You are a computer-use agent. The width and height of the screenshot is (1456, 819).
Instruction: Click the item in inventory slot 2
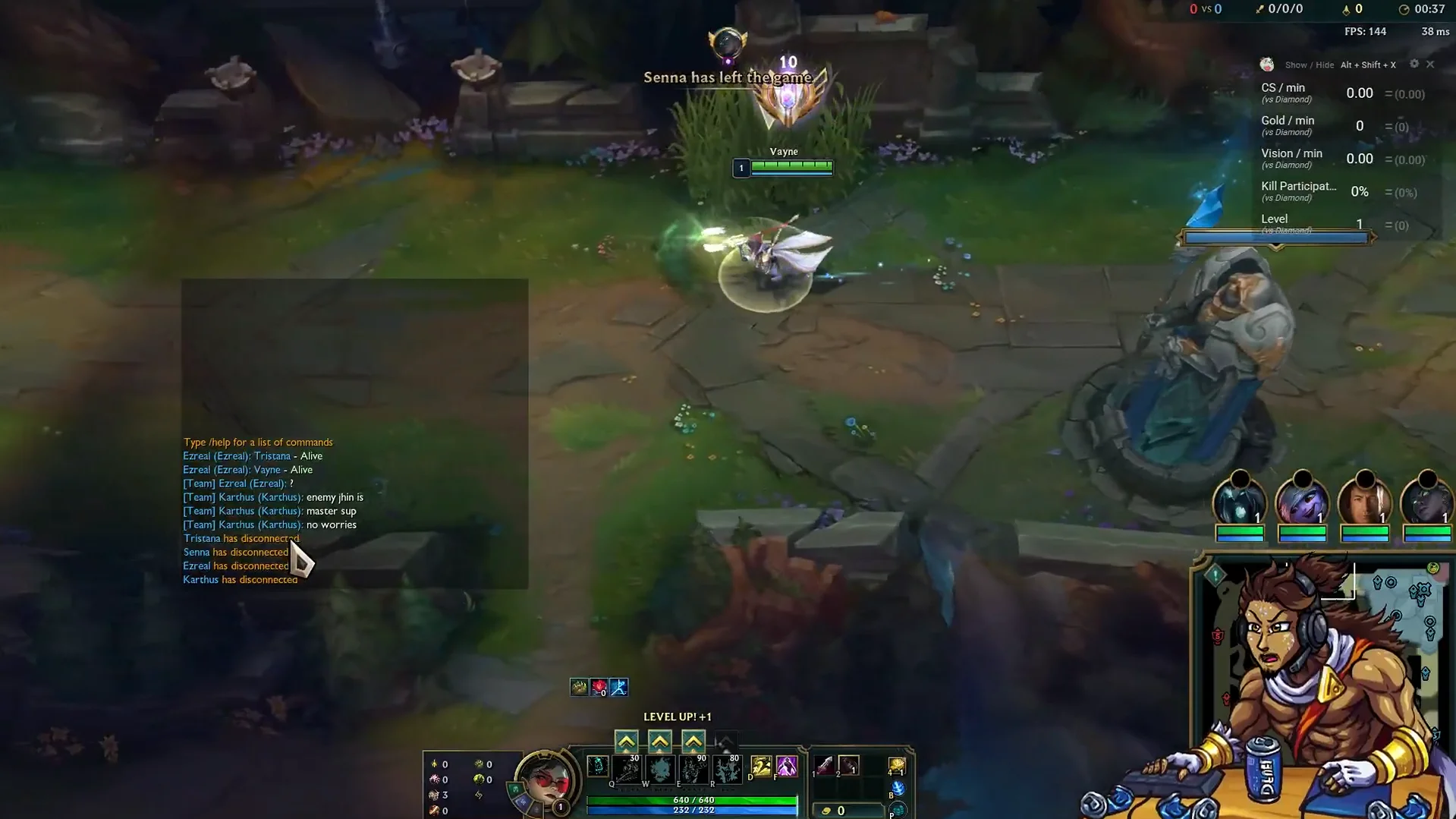(x=849, y=766)
